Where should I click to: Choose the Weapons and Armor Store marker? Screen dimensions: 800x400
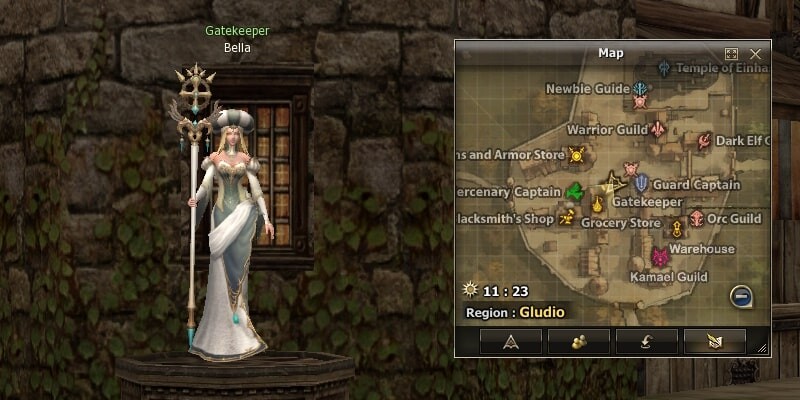tap(576, 154)
